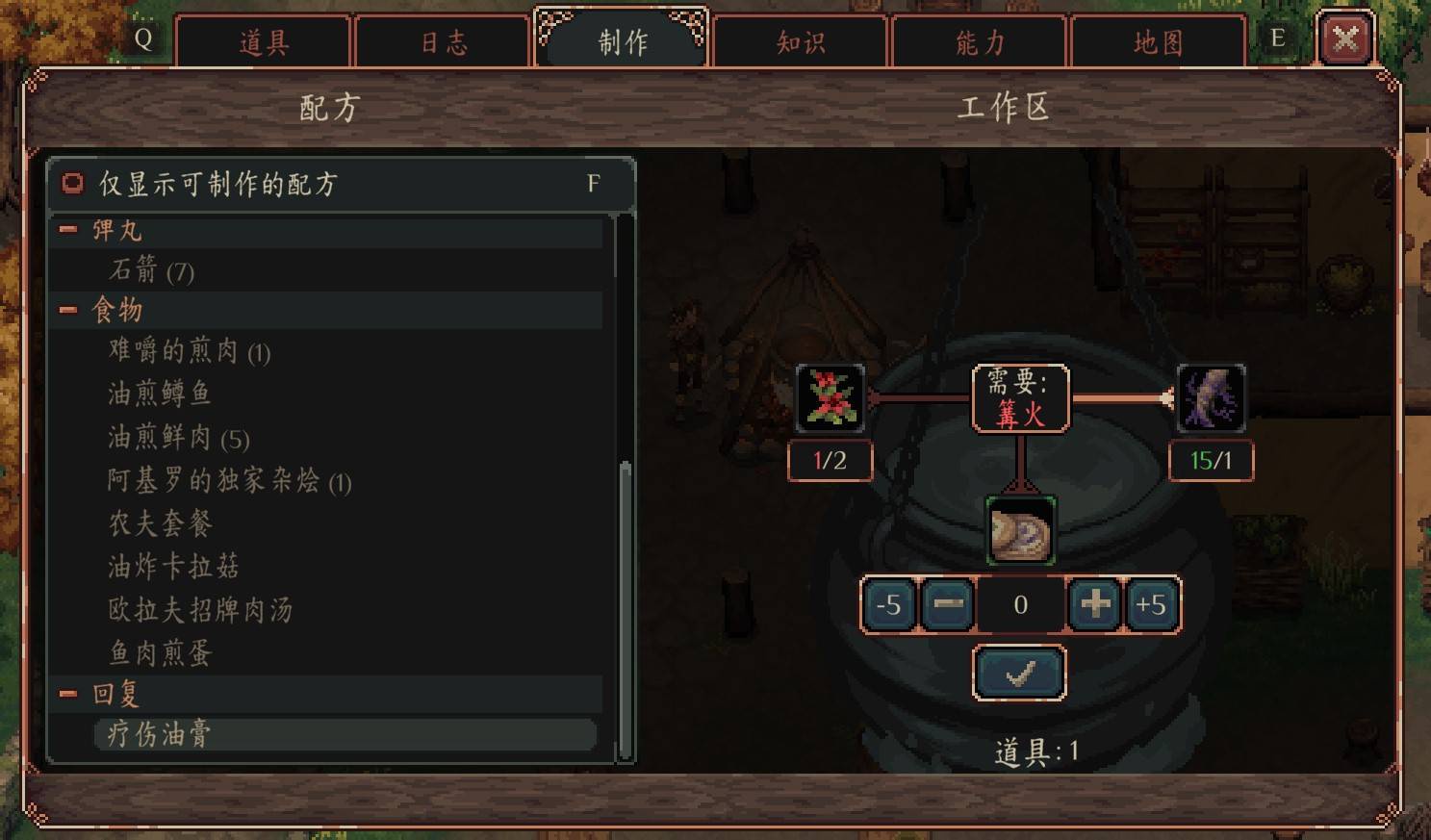Select the 油煎鳟鱼 recipe

(159, 394)
